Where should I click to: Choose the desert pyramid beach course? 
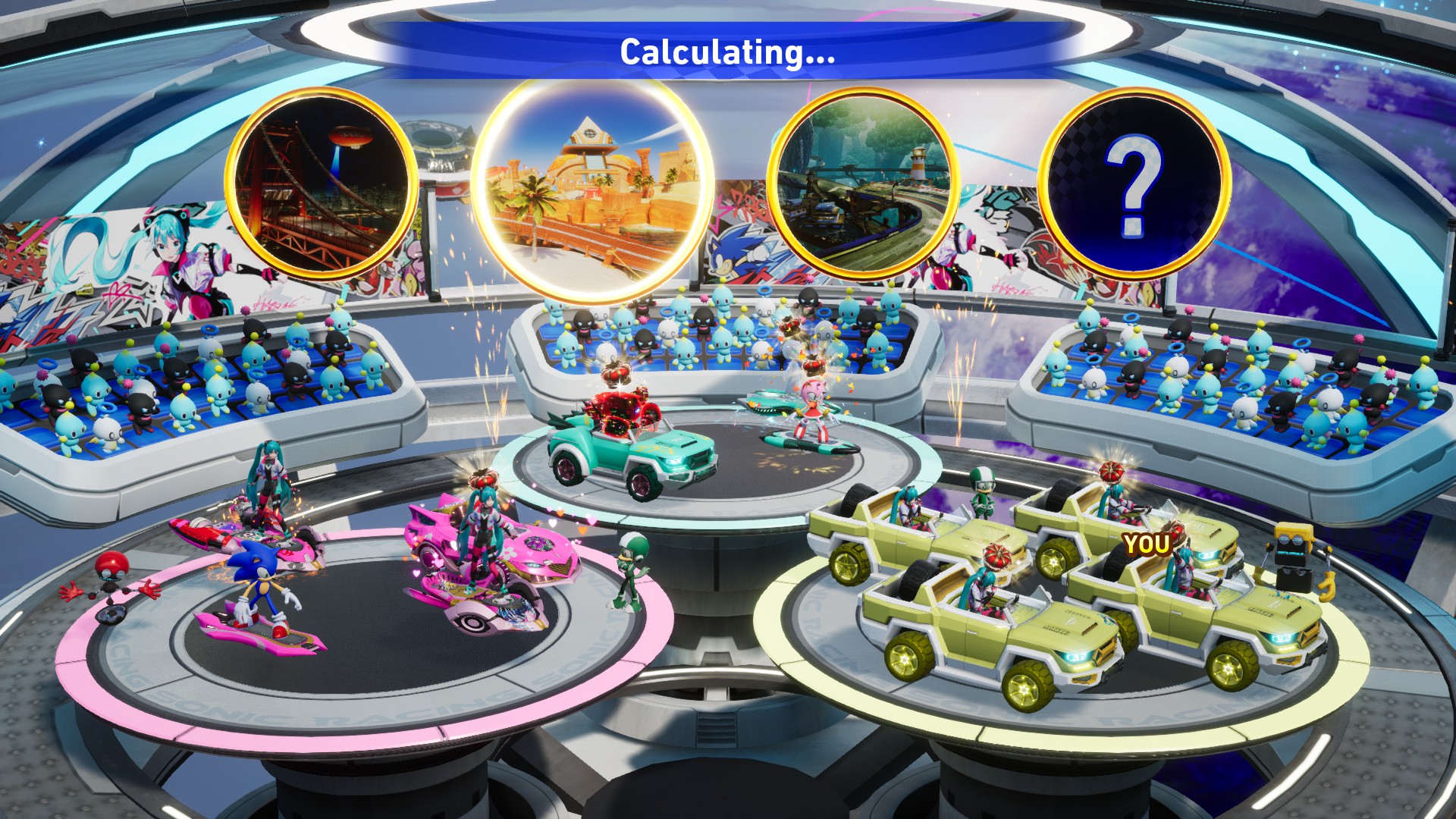592,190
